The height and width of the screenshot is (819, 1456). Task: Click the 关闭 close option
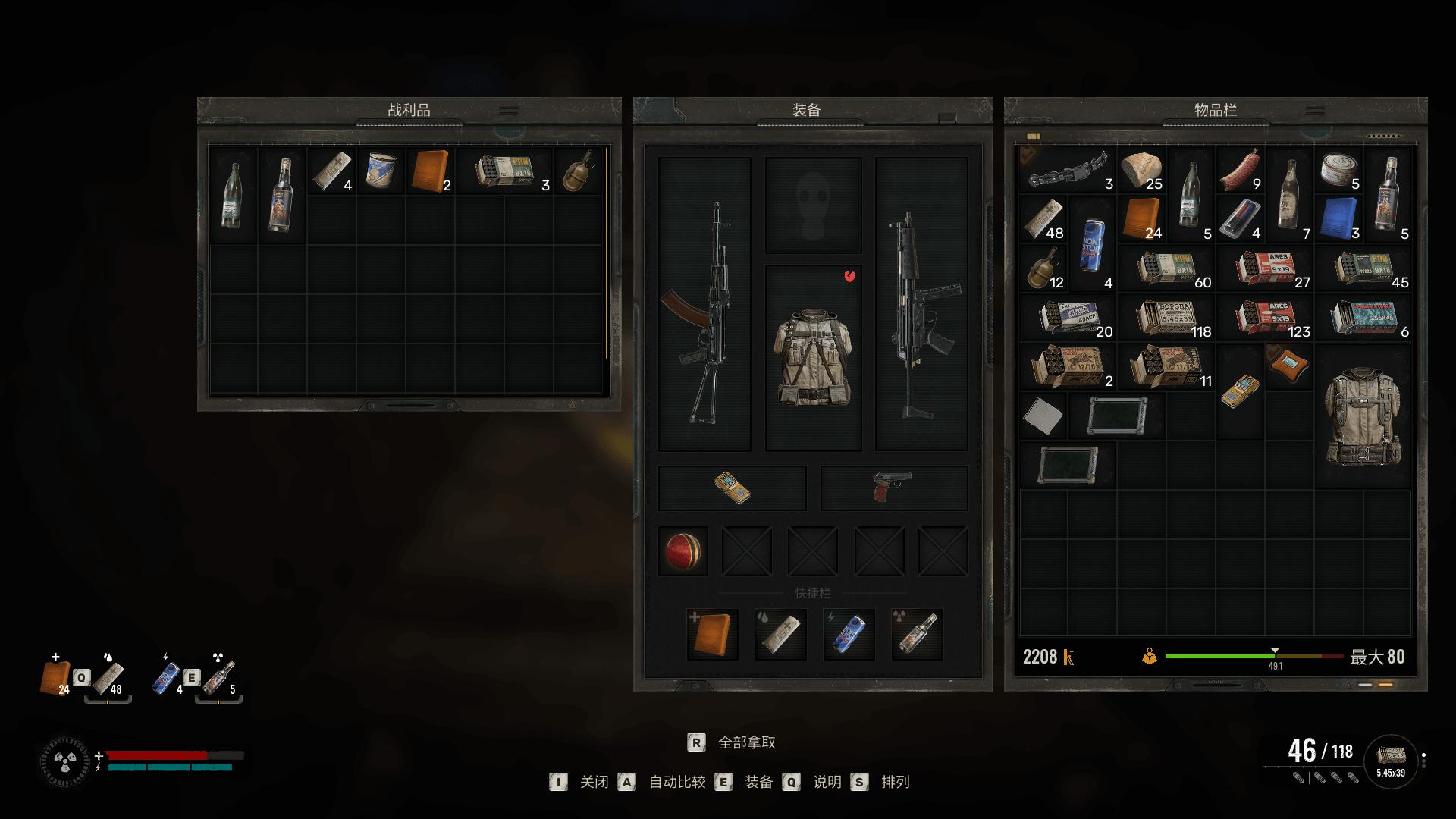(x=594, y=782)
